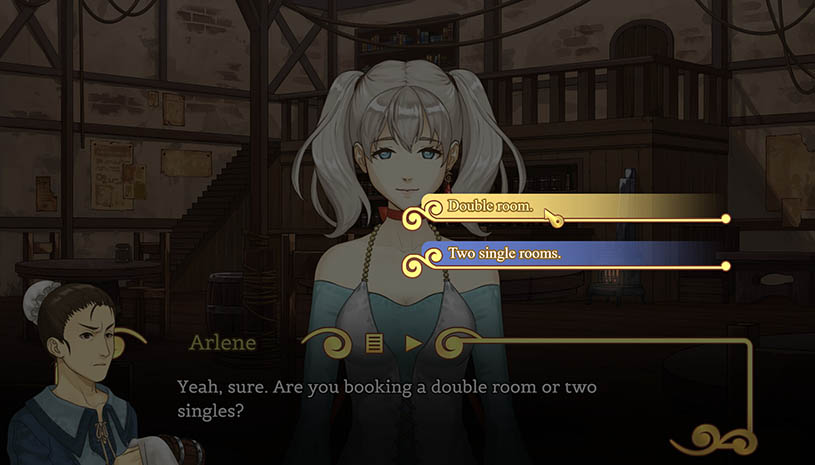Open the dialogue log list icon
The width and height of the screenshot is (815, 465).
375,343
